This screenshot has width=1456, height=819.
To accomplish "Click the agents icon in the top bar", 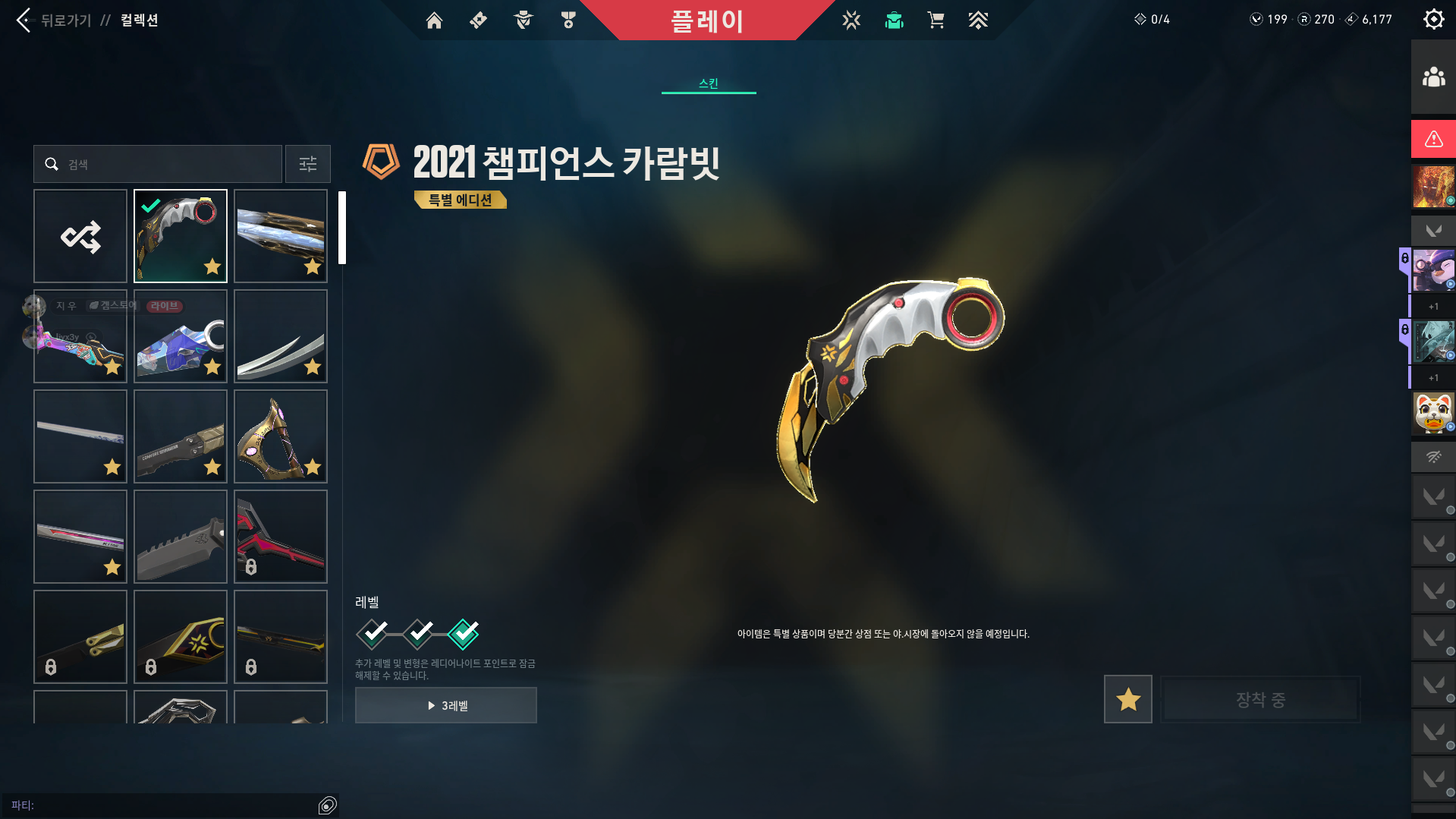I will coord(522,20).
